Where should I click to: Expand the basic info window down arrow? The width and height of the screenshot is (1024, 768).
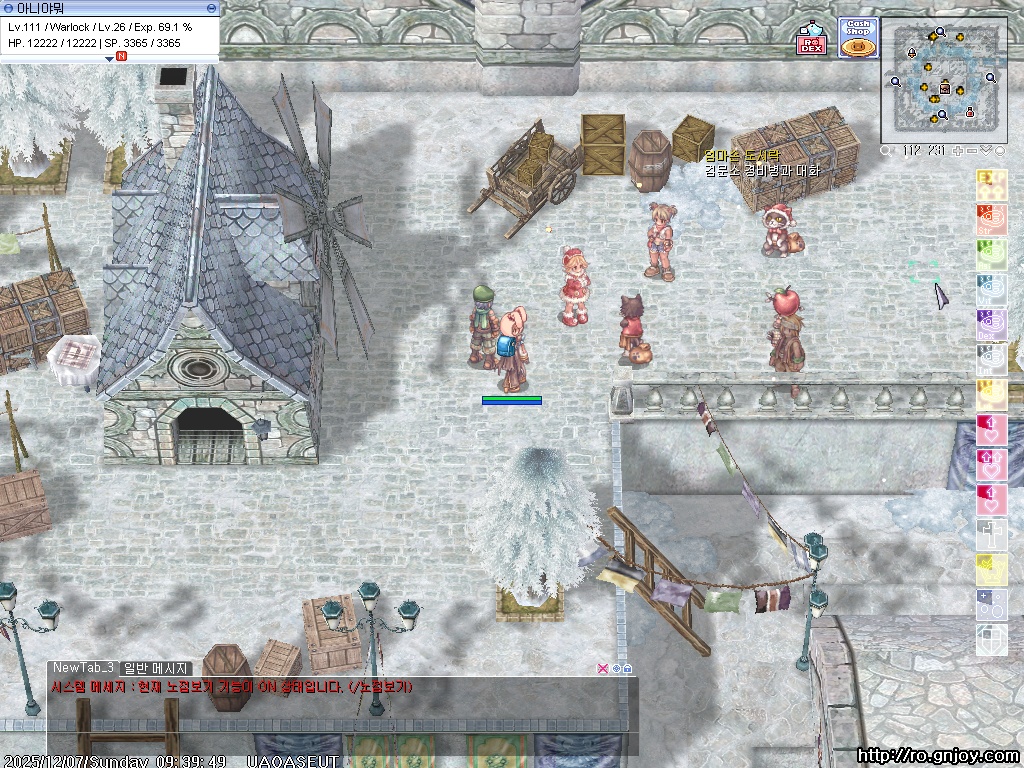click(110, 58)
